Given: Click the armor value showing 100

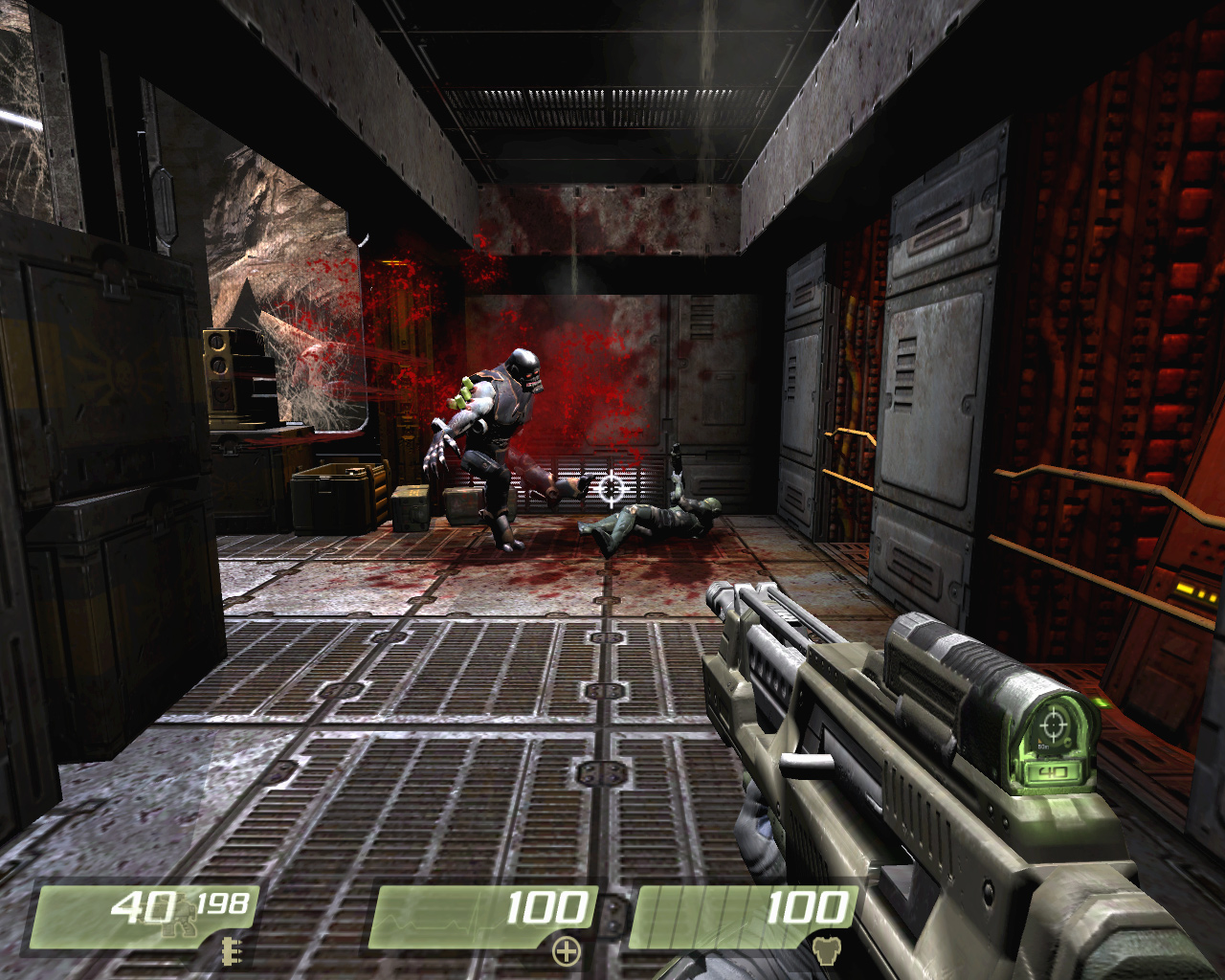Looking at the screenshot, I should tap(810, 904).
